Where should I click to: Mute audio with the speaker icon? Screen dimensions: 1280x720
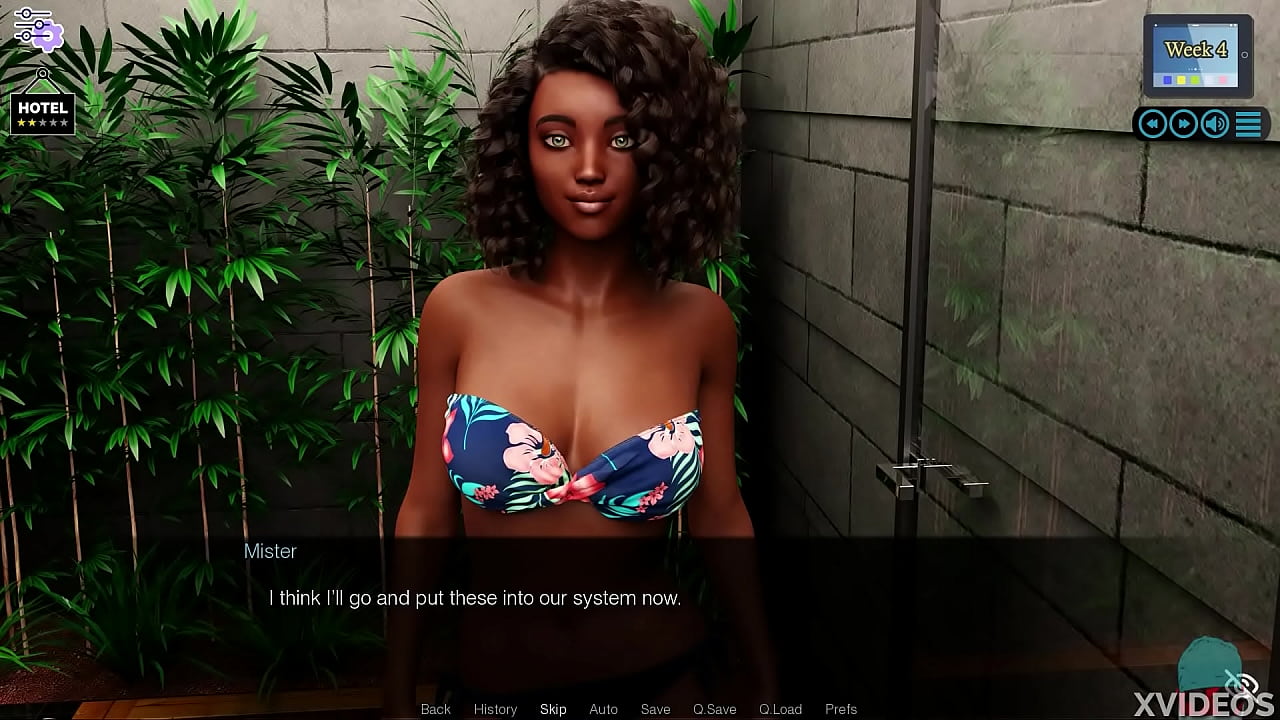[1214, 123]
